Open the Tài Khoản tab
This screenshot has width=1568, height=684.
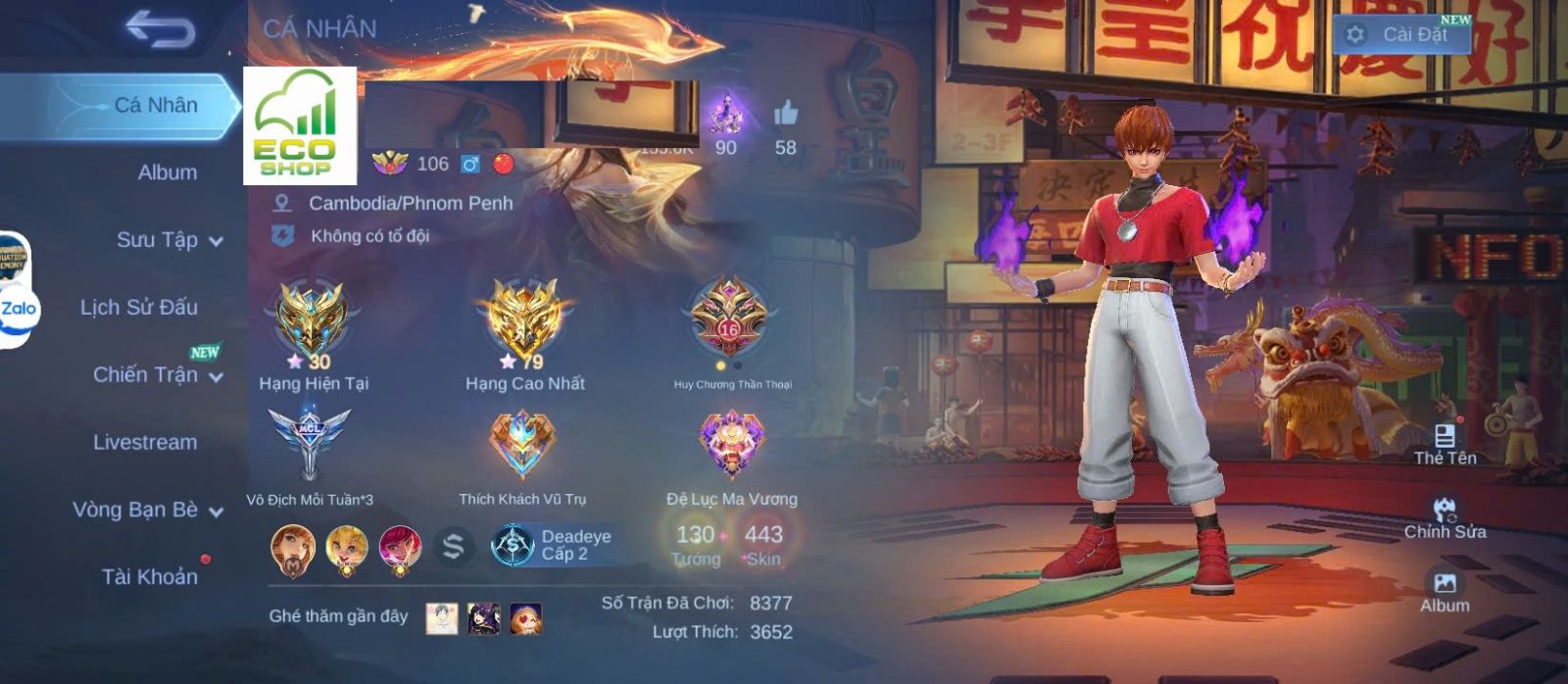149,576
